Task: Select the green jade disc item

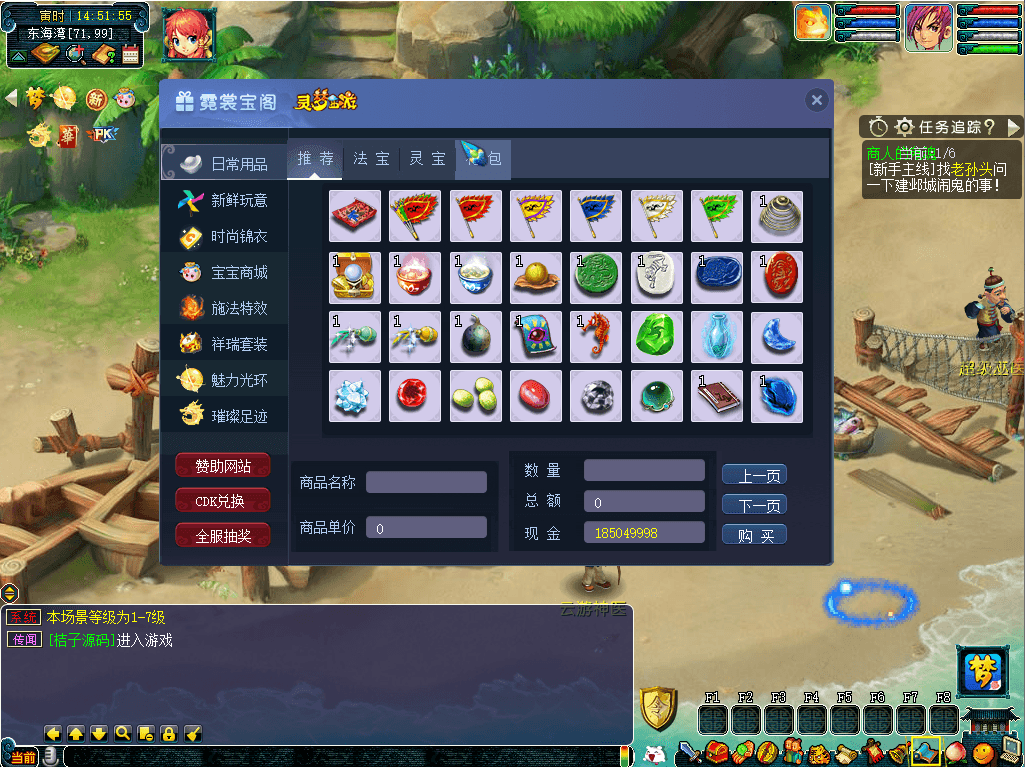Action: click(x=596, y=276)
